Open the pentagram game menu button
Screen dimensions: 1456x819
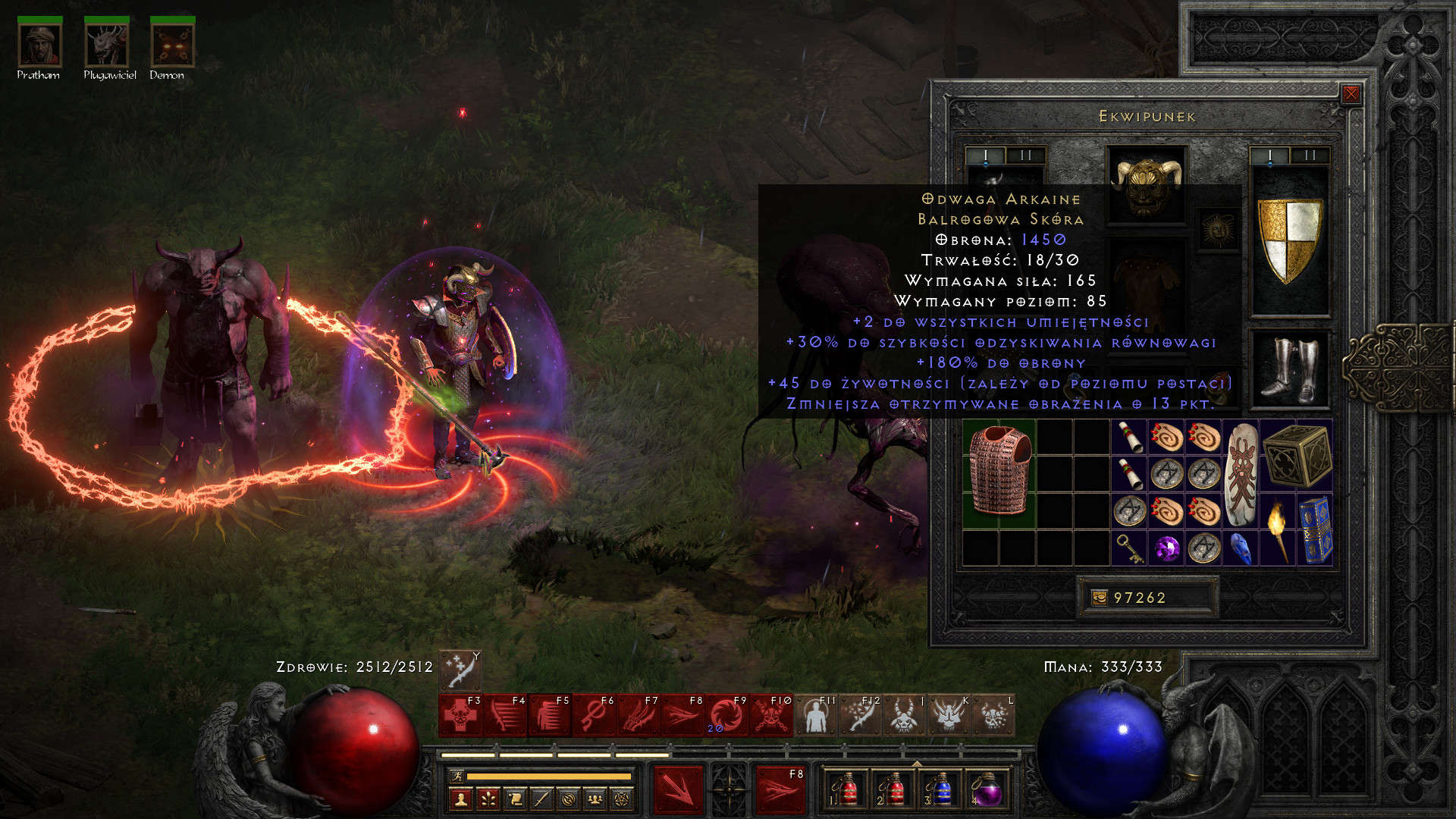(622, 799)
